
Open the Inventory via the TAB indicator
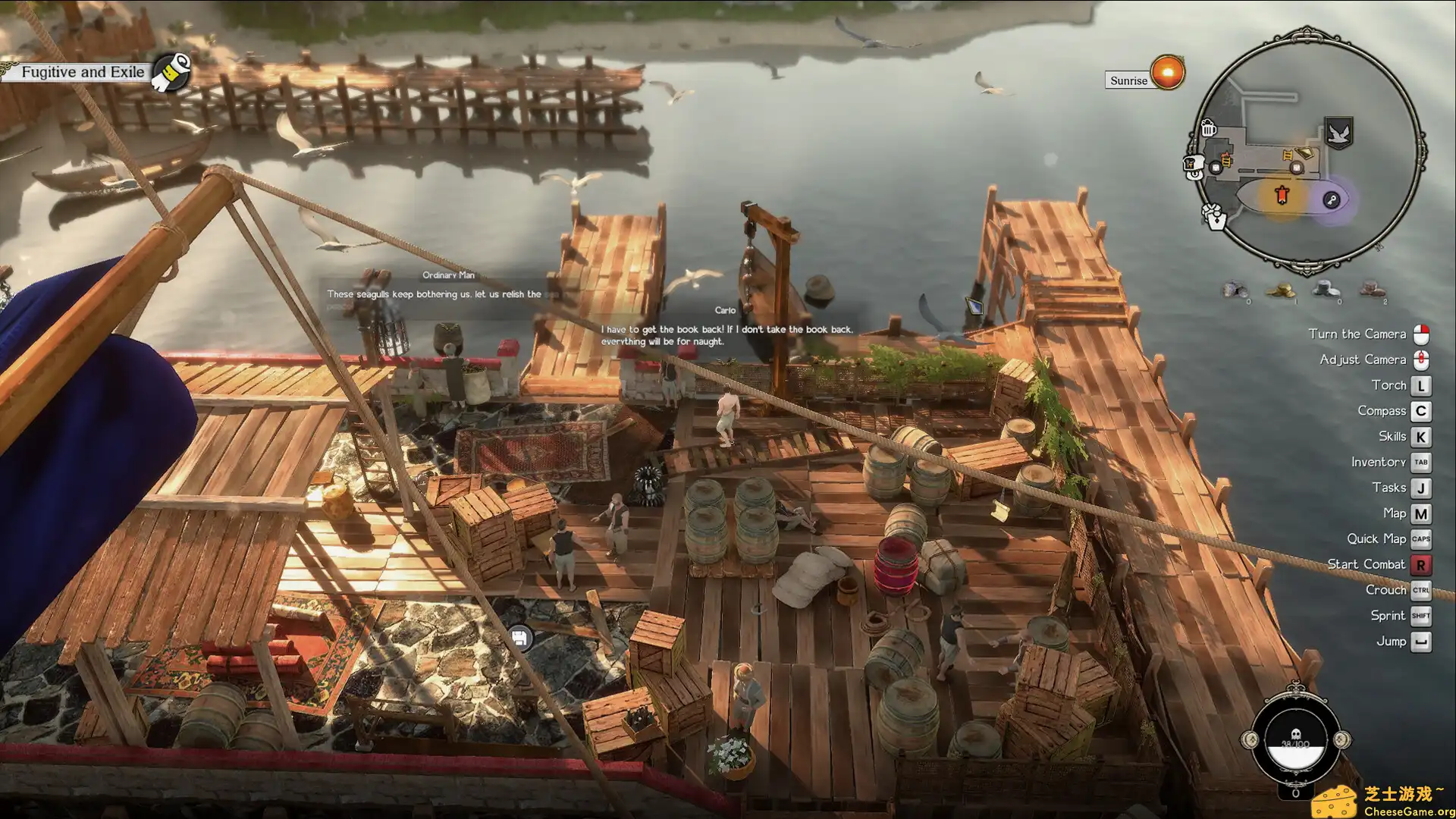coord(1421,462)
